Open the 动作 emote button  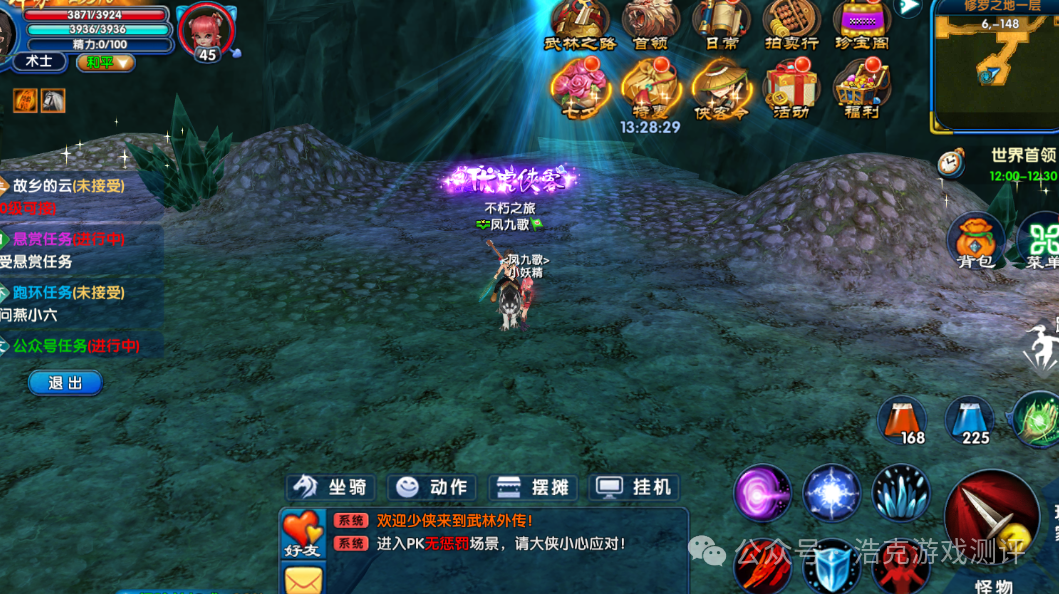(x=433, y=487)
